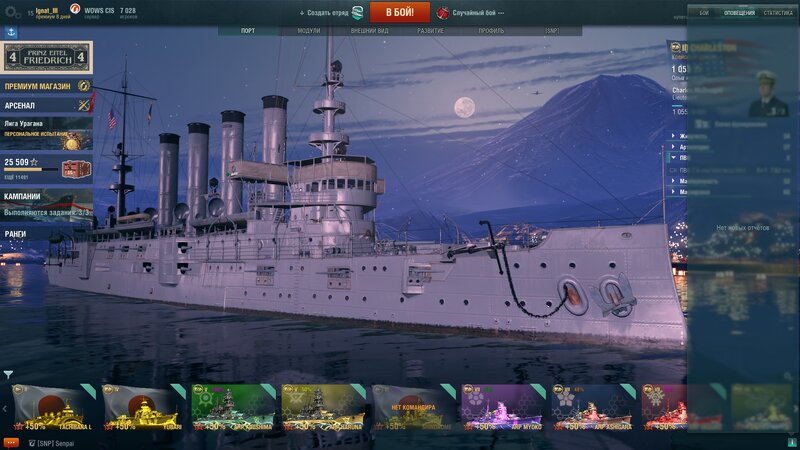Select the ПОРТ tab
Screen dimensions: 800x450
pyautogui.click(x=248, y=31)
